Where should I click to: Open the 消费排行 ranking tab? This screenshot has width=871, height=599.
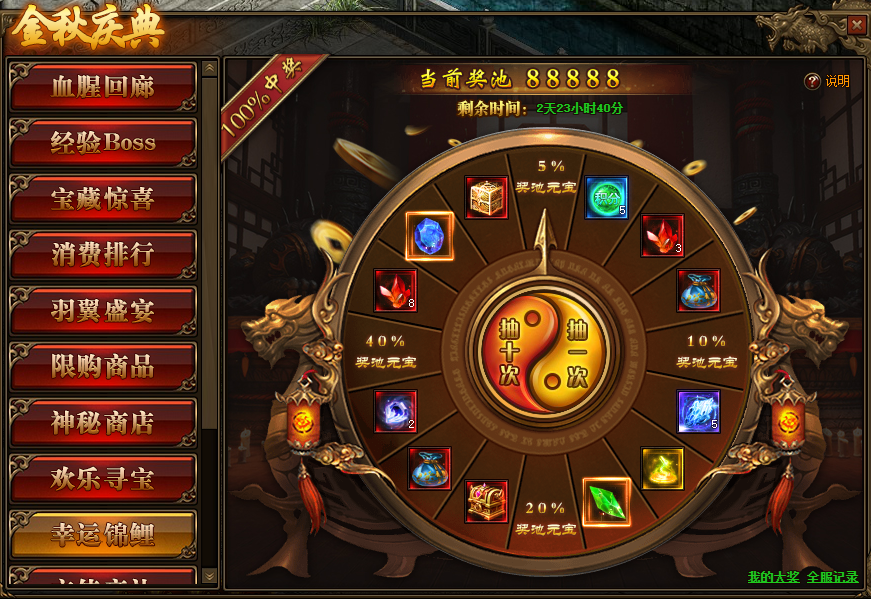click(102, 255)
